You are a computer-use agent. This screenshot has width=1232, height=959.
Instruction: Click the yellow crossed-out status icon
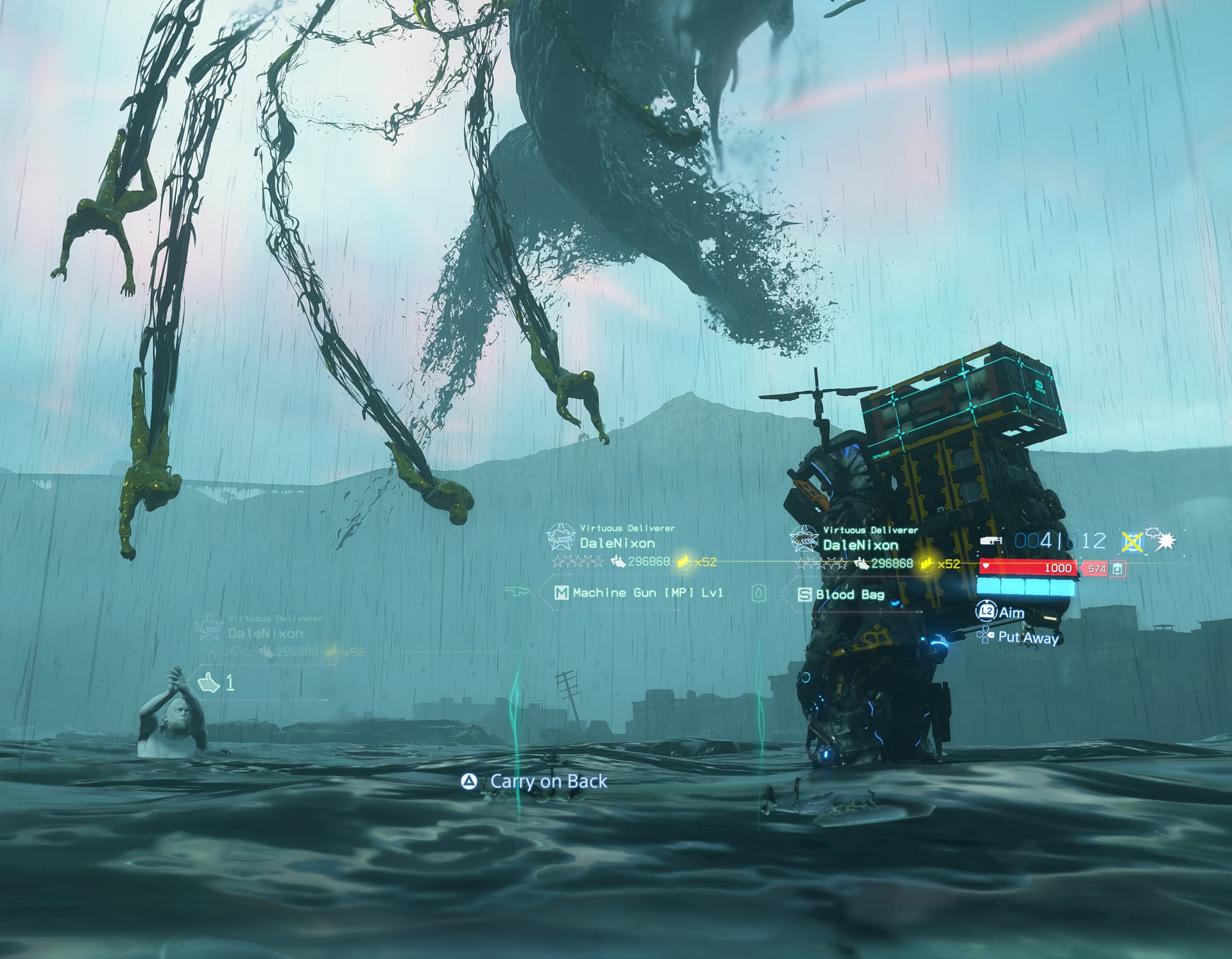1132,542
